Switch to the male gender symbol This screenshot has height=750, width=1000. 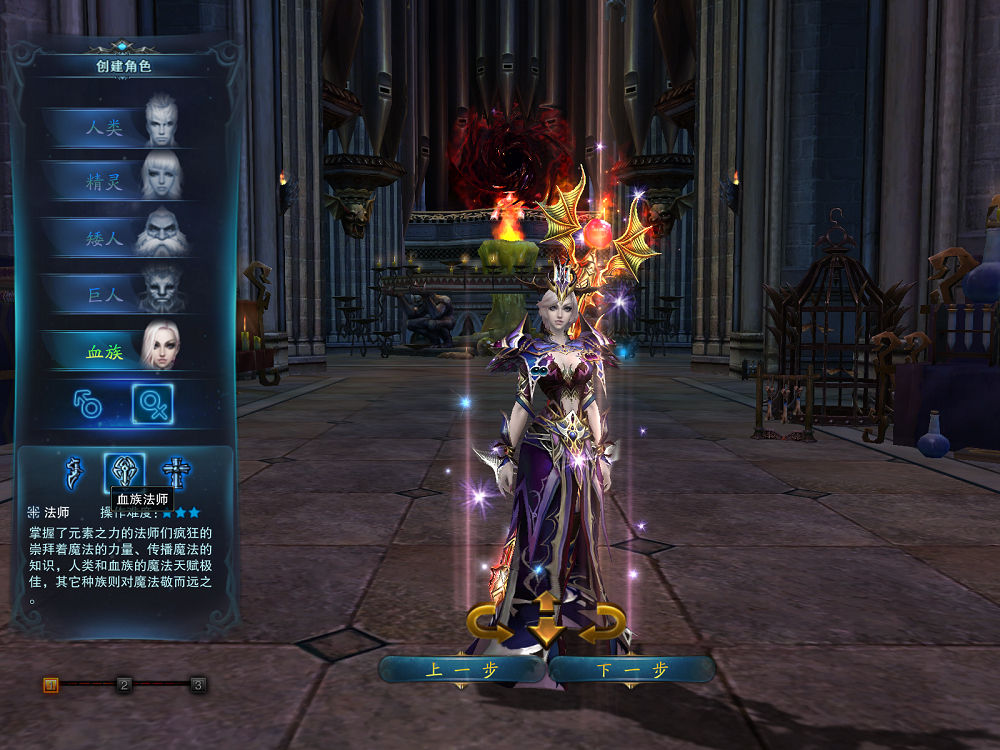[88, 405]
